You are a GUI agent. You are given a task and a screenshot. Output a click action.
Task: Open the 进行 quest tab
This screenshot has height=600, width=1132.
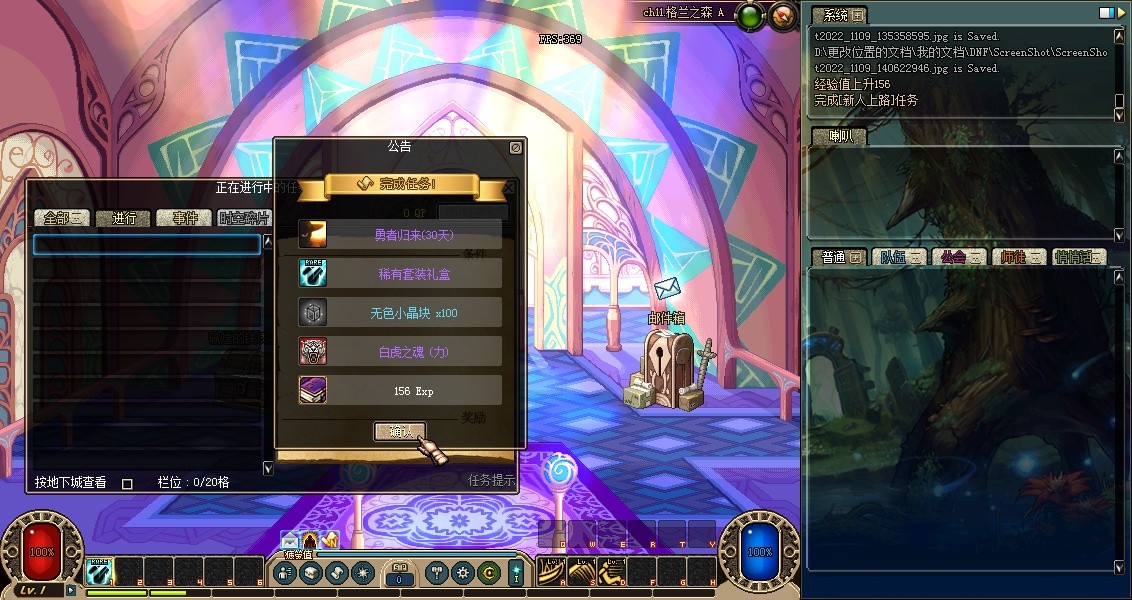point(124,218)
